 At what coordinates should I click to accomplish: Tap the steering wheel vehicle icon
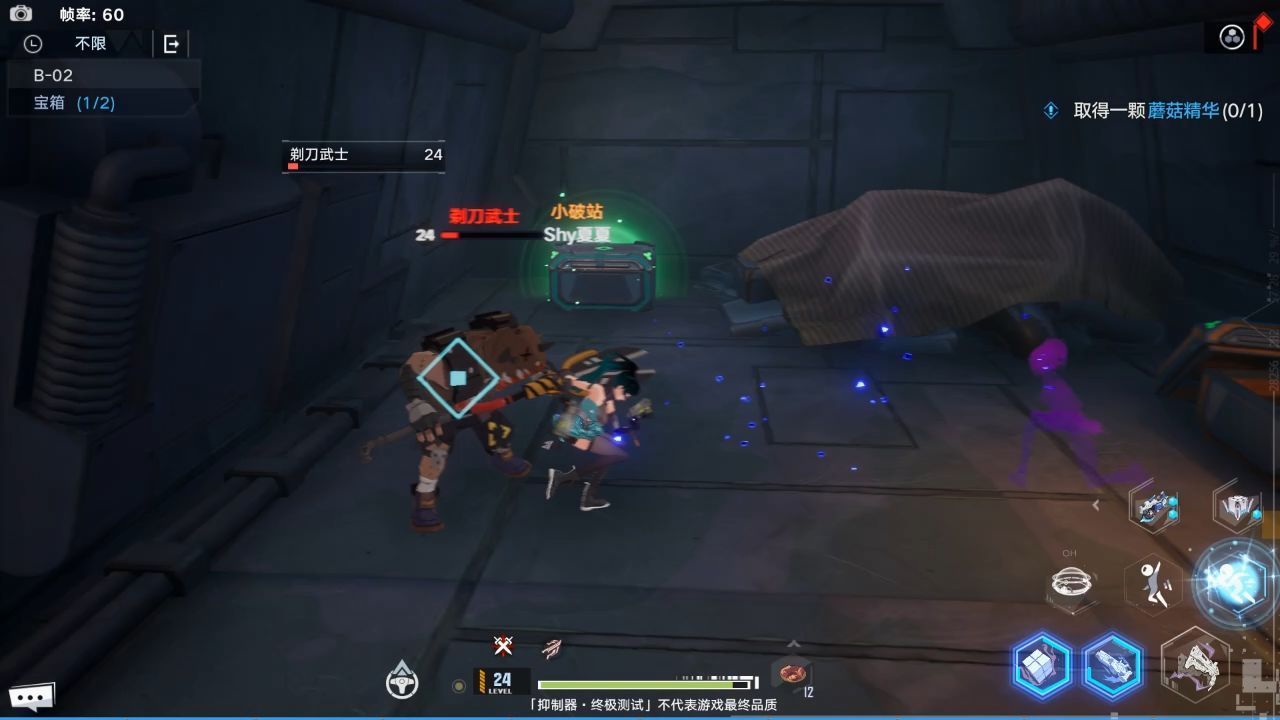click(x=402, y=681)
